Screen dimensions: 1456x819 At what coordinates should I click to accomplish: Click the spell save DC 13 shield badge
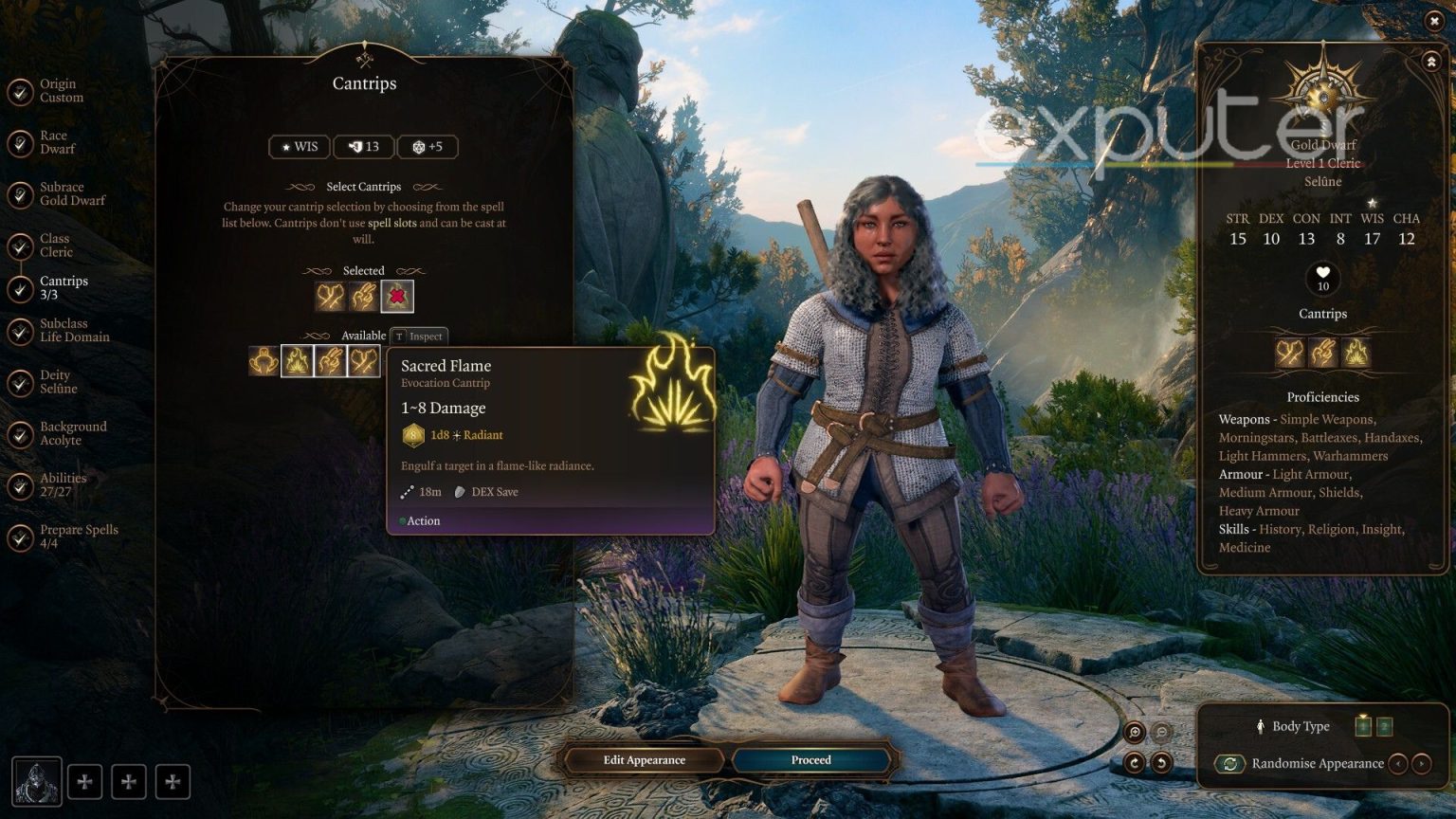(x=364, y=146)
